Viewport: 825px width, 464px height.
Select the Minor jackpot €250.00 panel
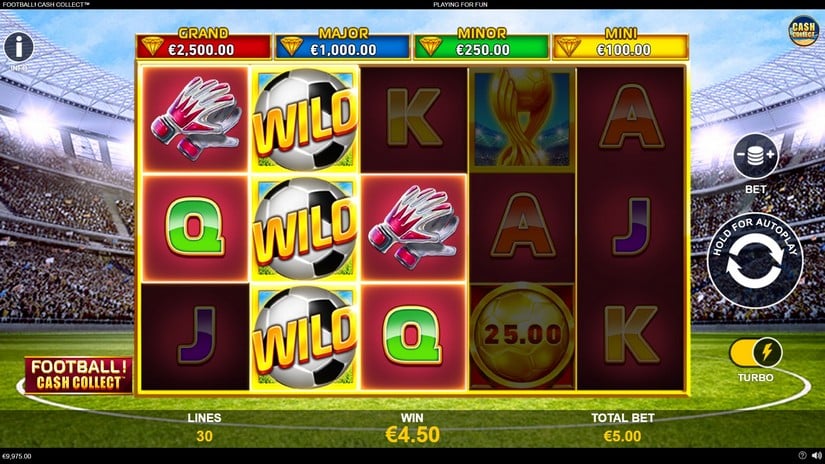[481, 44]
